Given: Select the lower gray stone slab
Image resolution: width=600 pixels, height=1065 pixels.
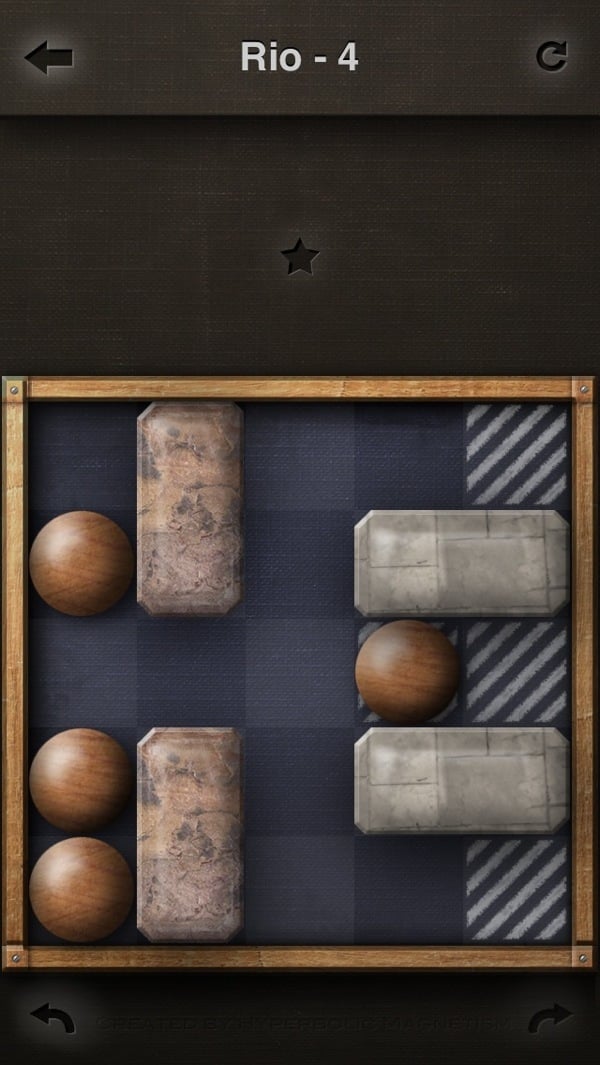Looking at the screenshot, I should [461, 780].
